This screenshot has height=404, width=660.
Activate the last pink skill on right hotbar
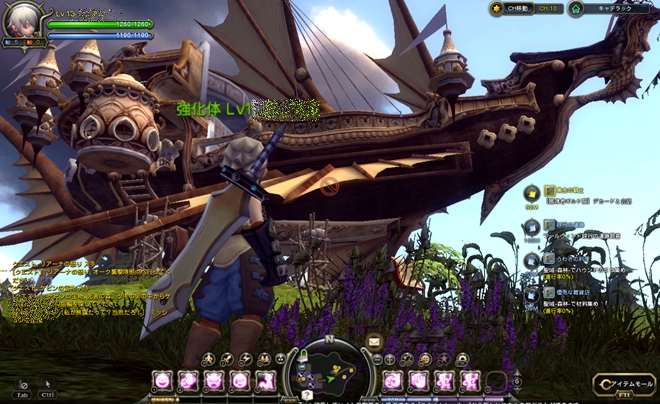(470, 380)
